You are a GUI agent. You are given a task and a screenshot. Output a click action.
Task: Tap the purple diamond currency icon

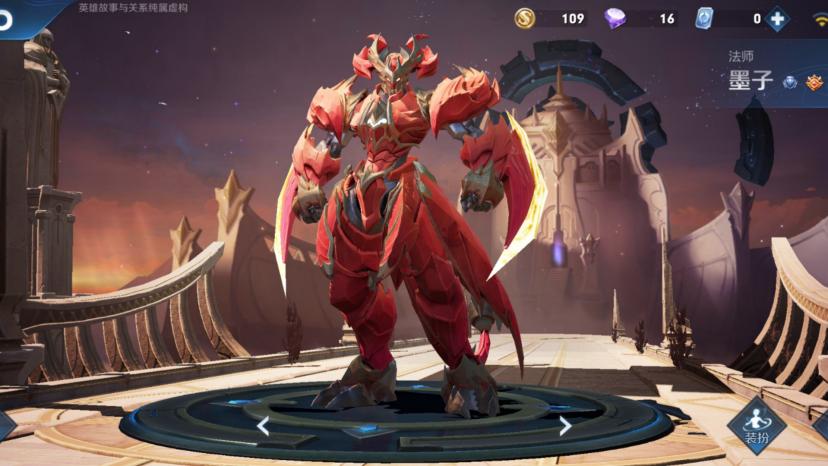[x=615, y=18]
